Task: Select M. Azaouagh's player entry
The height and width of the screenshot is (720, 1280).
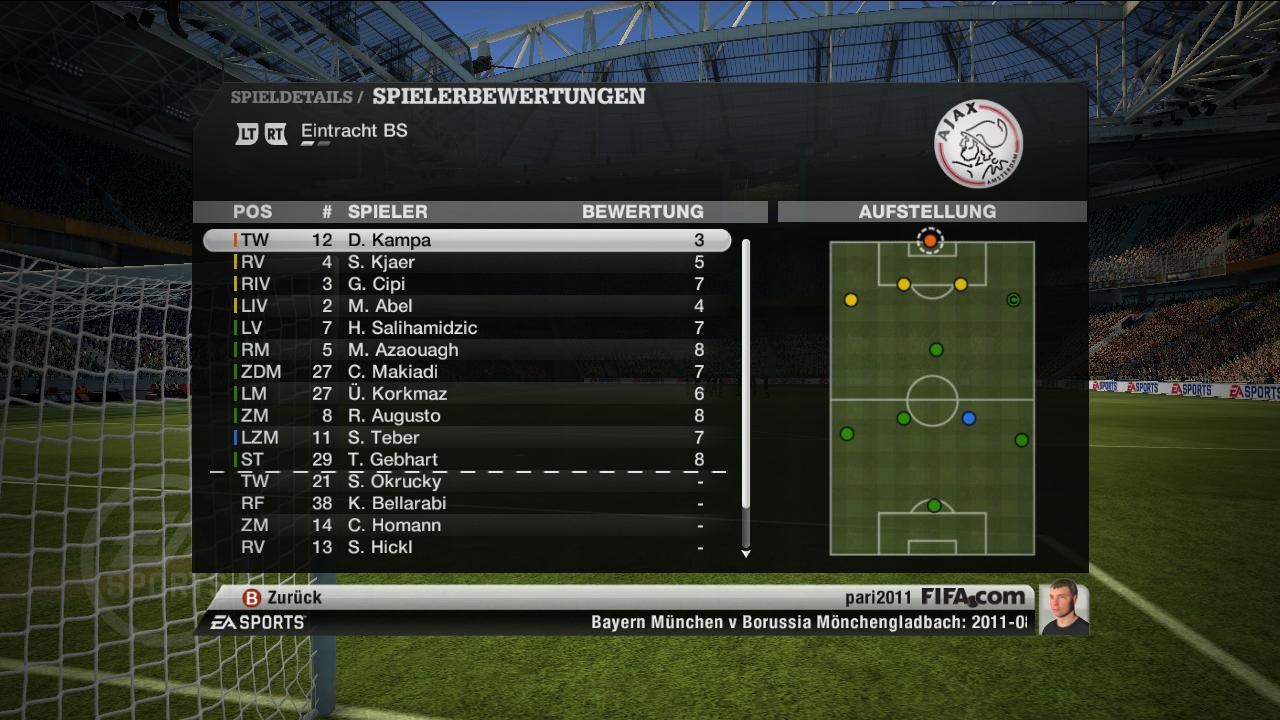Action: pos(467,350)
